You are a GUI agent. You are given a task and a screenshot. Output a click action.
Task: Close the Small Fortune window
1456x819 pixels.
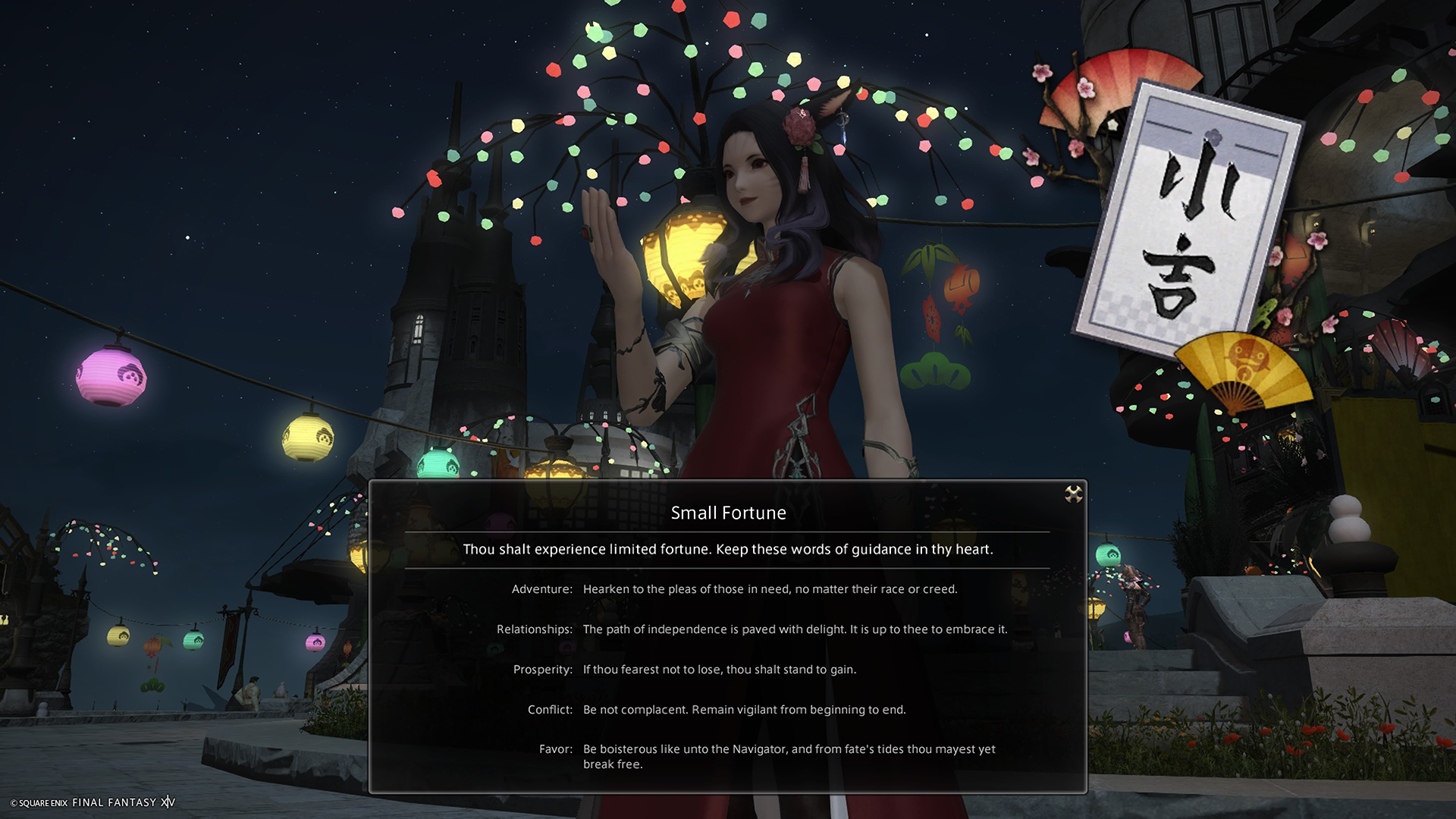1073,494
